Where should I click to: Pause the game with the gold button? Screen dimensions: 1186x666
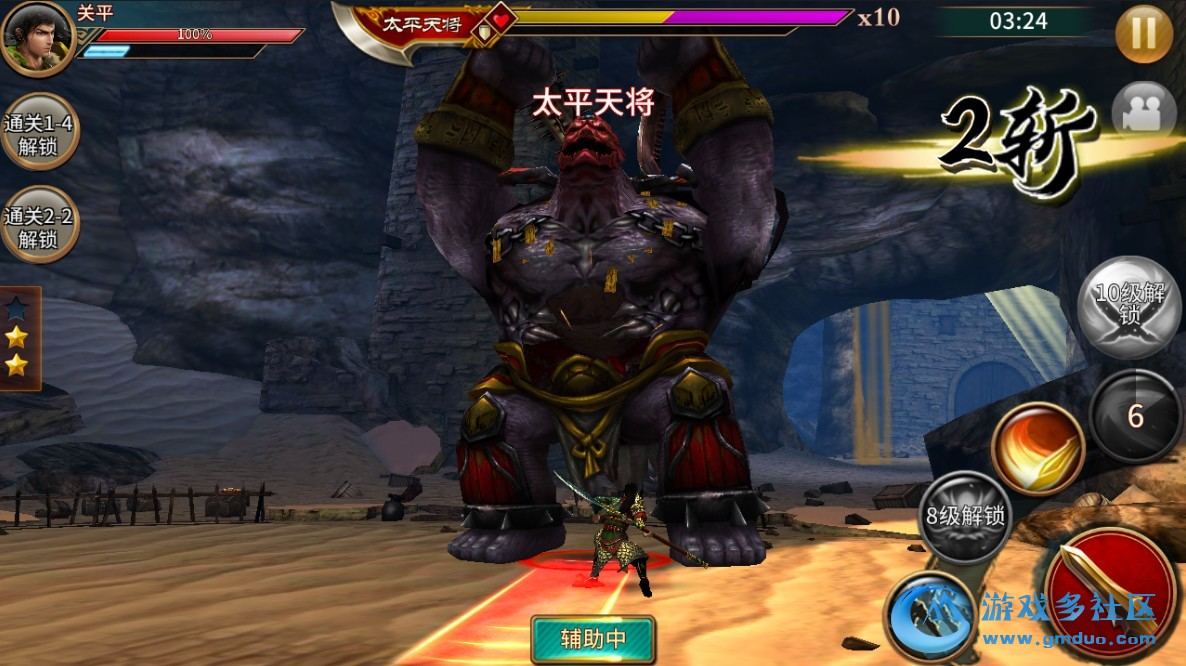[1144, 34]
